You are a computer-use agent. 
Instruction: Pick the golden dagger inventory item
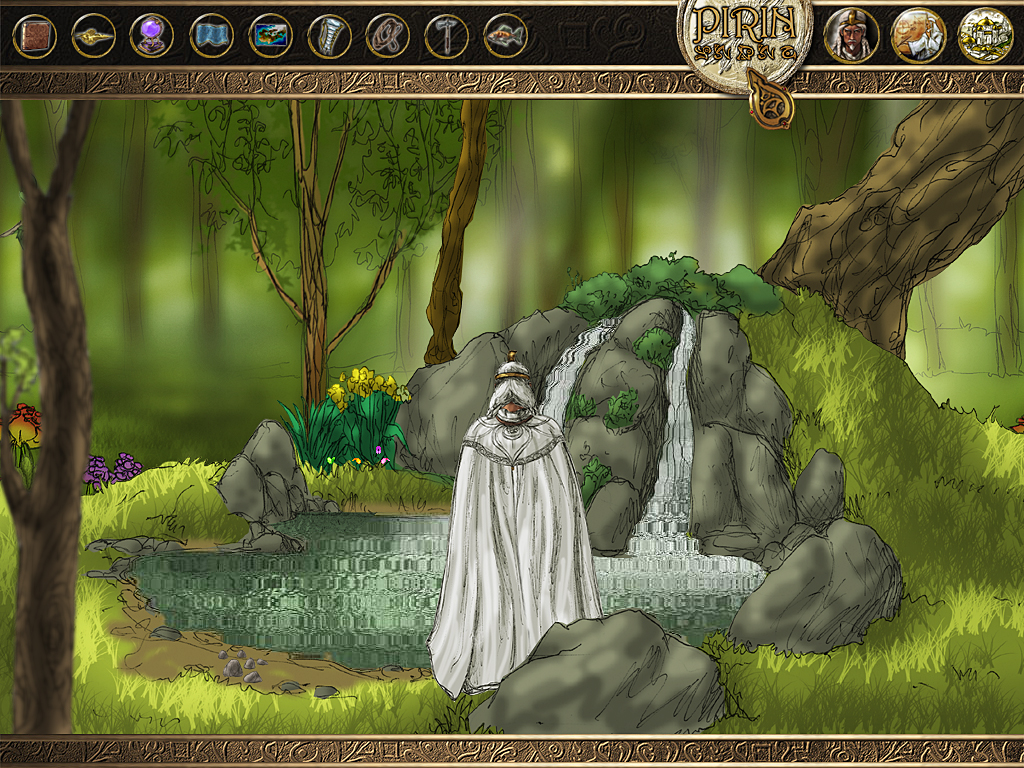pyautogui.click(x=93, y=36)
